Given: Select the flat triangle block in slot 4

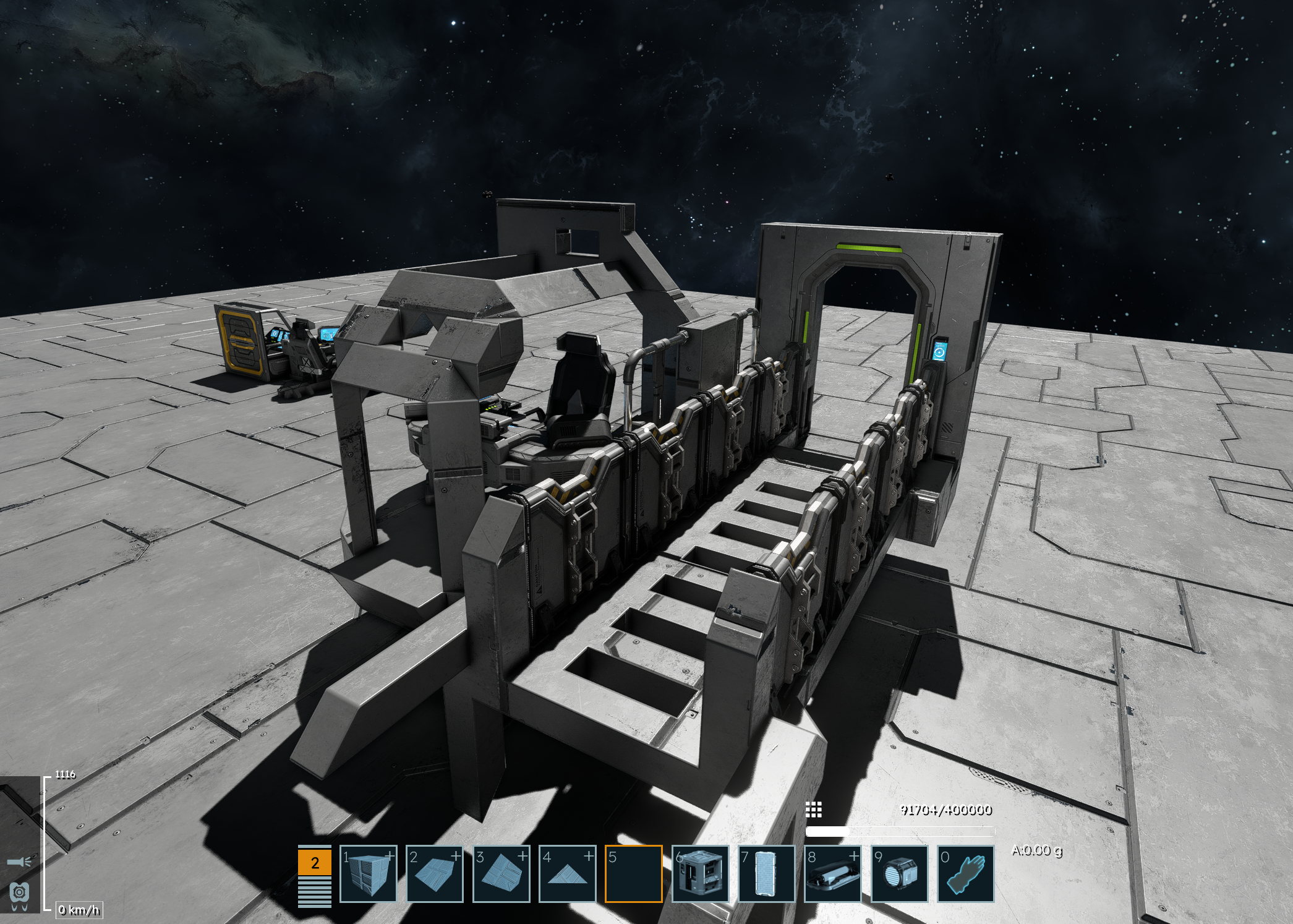Looking at the screenshot, I should tap(568, 873).
